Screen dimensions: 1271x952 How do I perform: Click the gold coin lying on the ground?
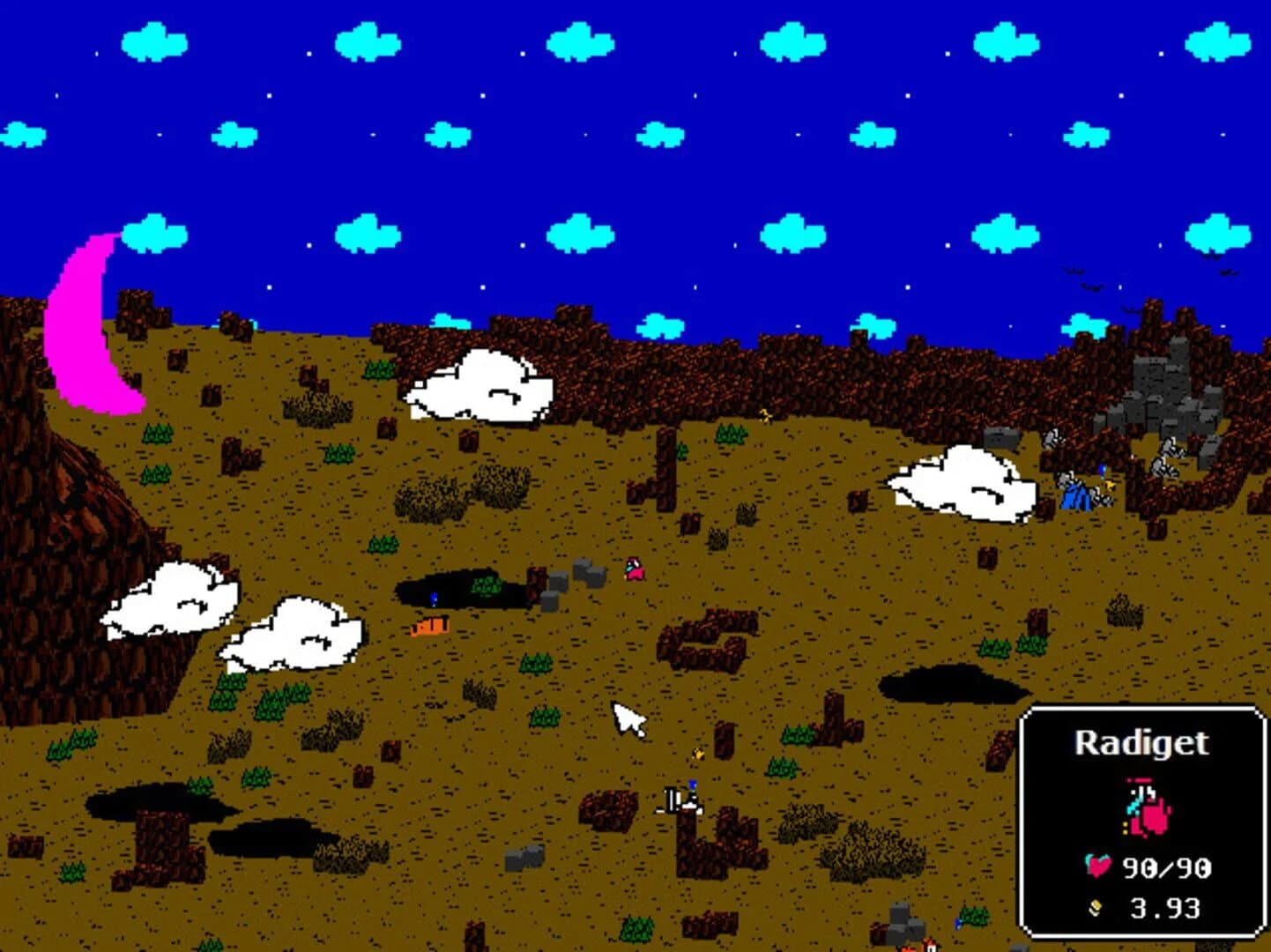pos(698,753)
